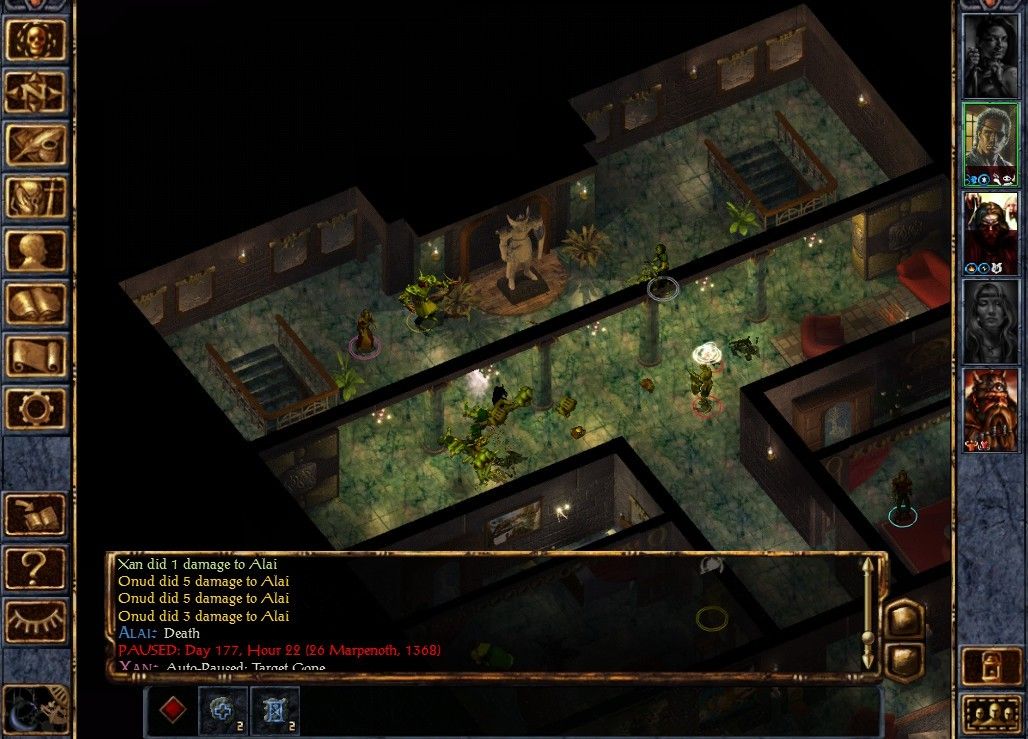Select all party members with the group button

[x=989, y=714]
